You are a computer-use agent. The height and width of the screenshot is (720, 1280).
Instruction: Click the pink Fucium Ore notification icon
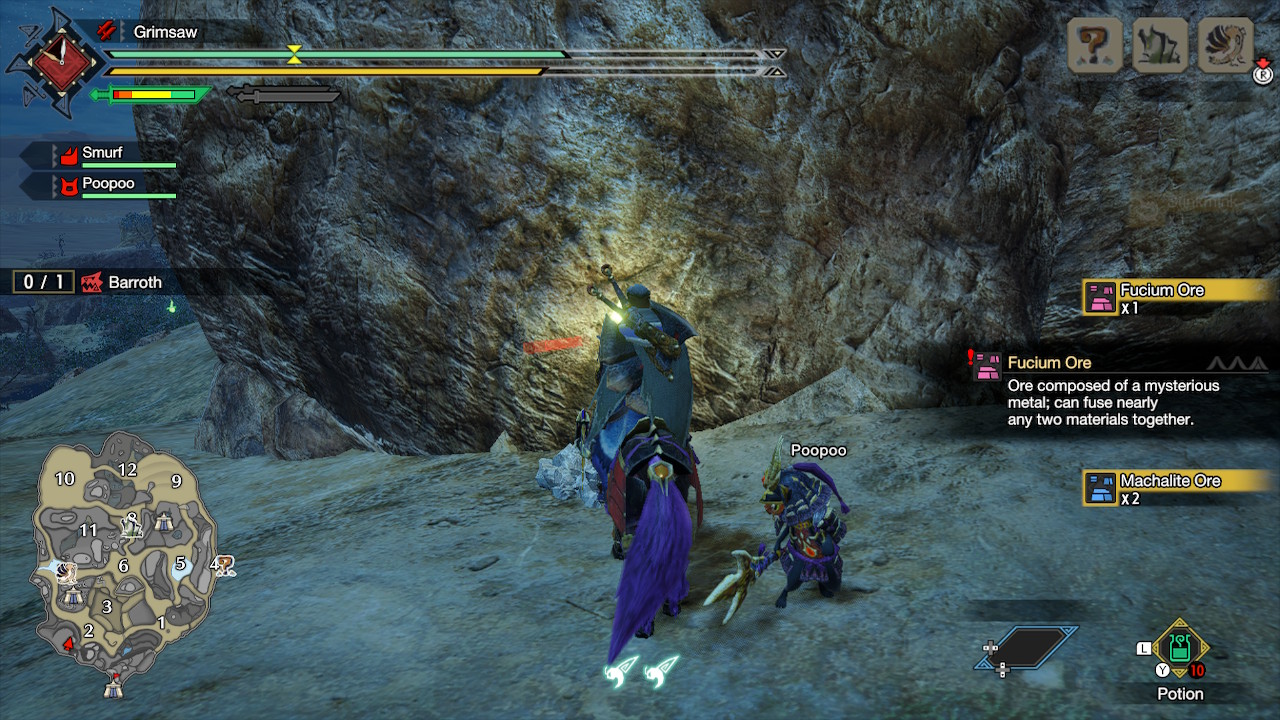(x=1100, y=297)
